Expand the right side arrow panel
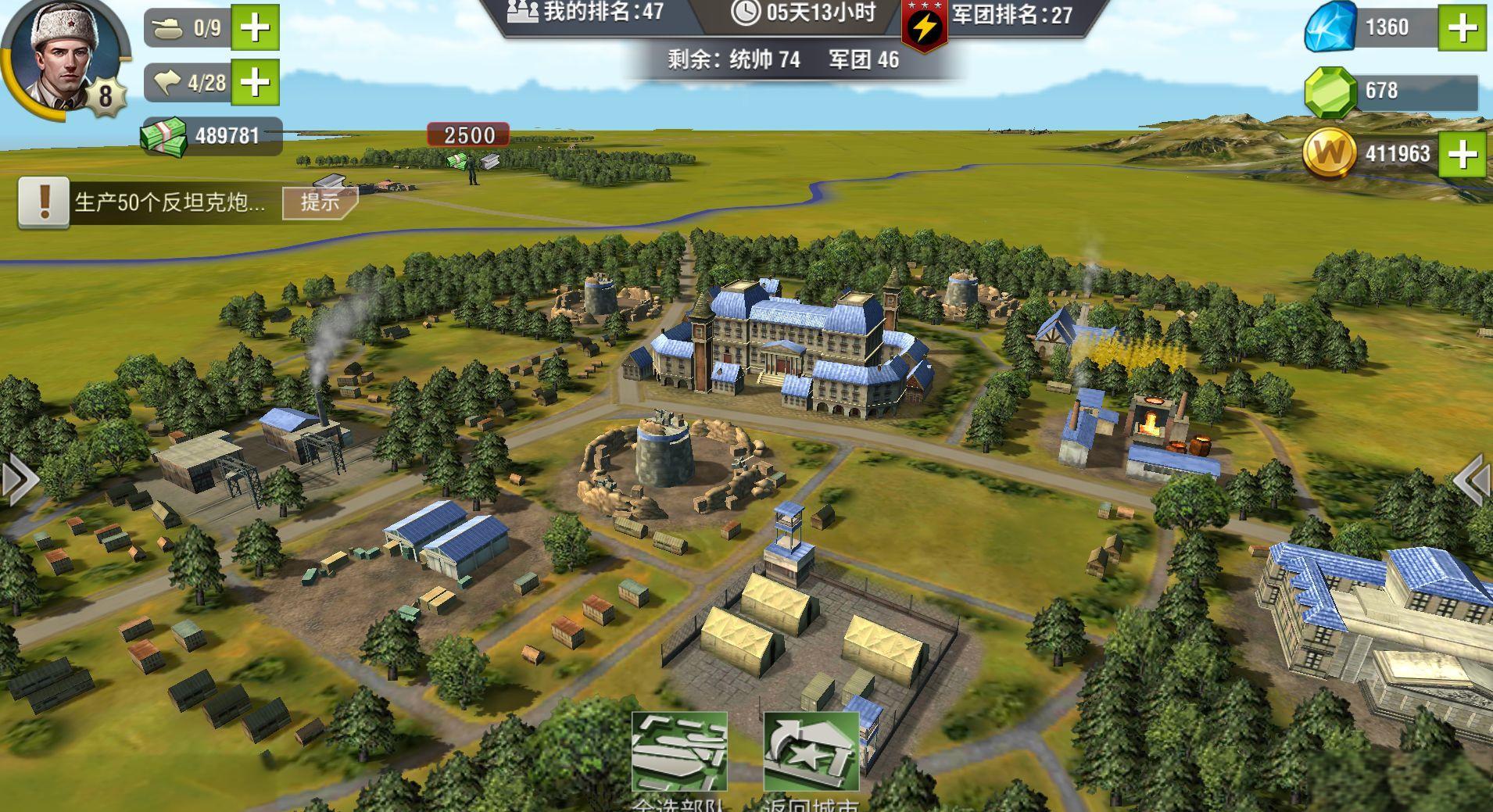Screen dimensions: 1493x812 point(1472,479)
